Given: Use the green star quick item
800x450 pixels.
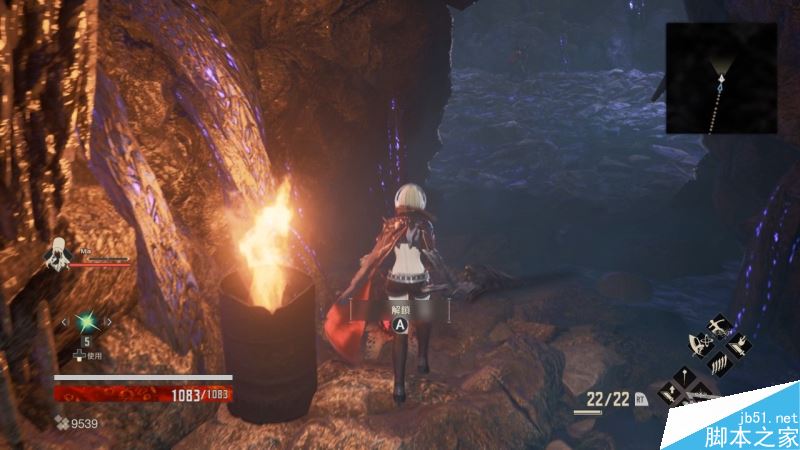Looking at the screenshot, I should (87, 321).
